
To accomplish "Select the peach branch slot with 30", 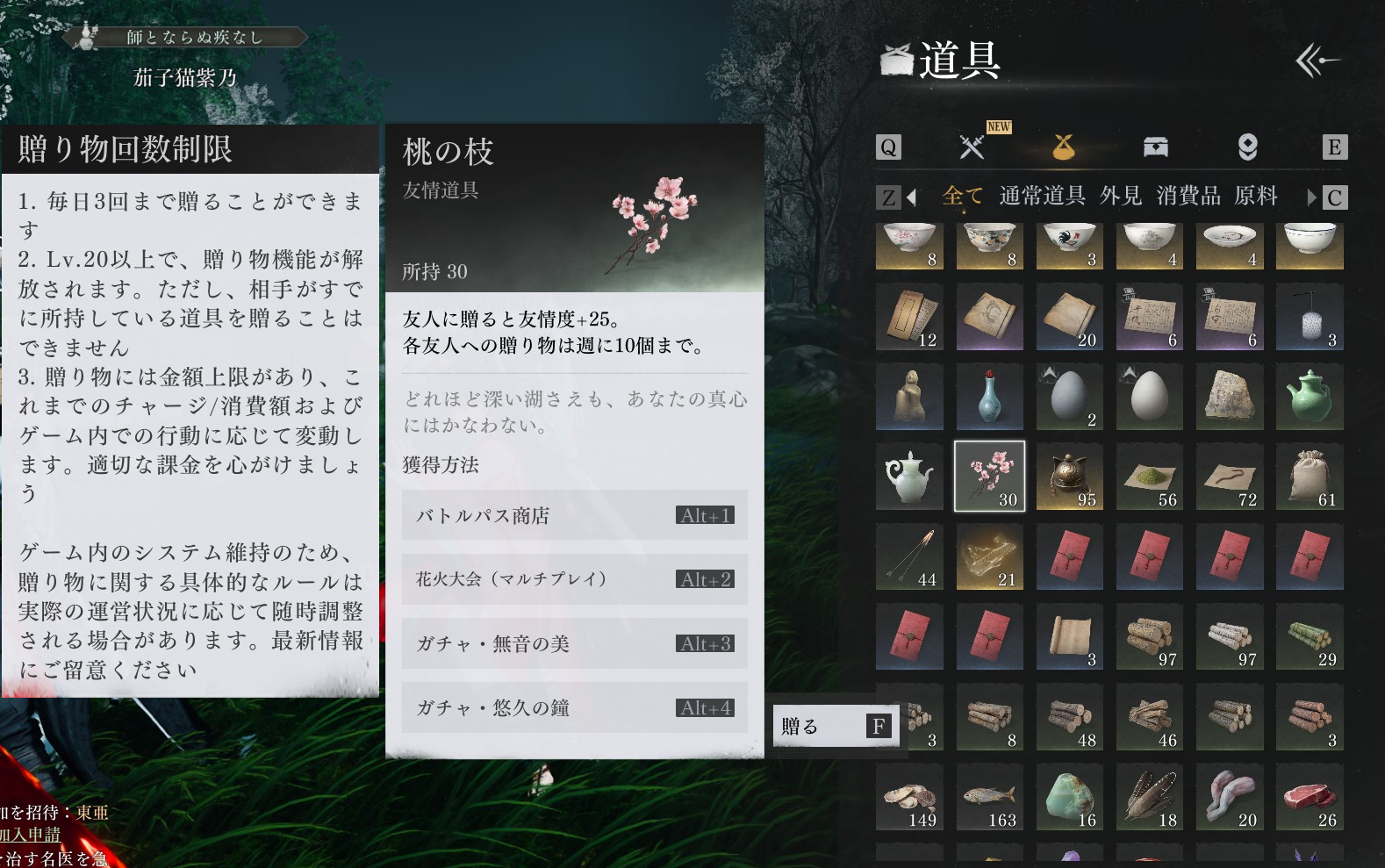I will tap(989, 477).
